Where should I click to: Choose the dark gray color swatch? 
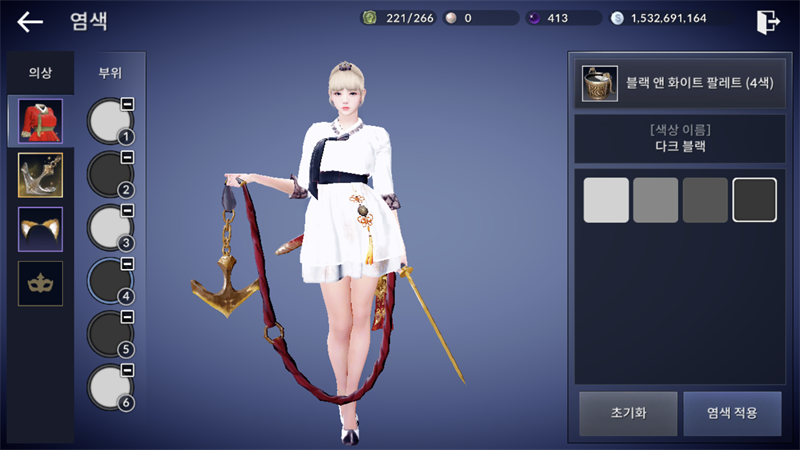coord(705,200)
